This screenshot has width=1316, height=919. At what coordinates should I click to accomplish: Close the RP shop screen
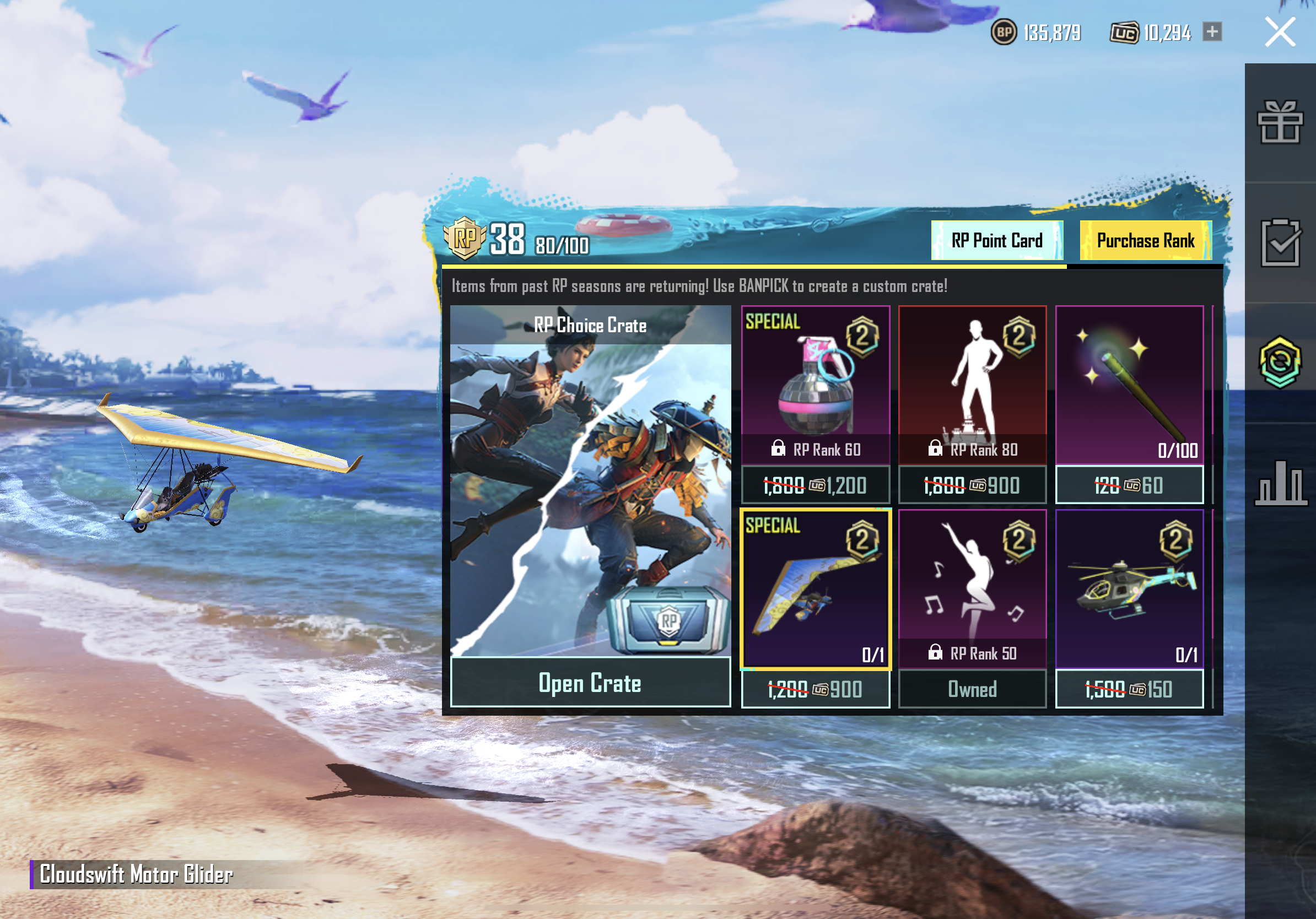1279,32
